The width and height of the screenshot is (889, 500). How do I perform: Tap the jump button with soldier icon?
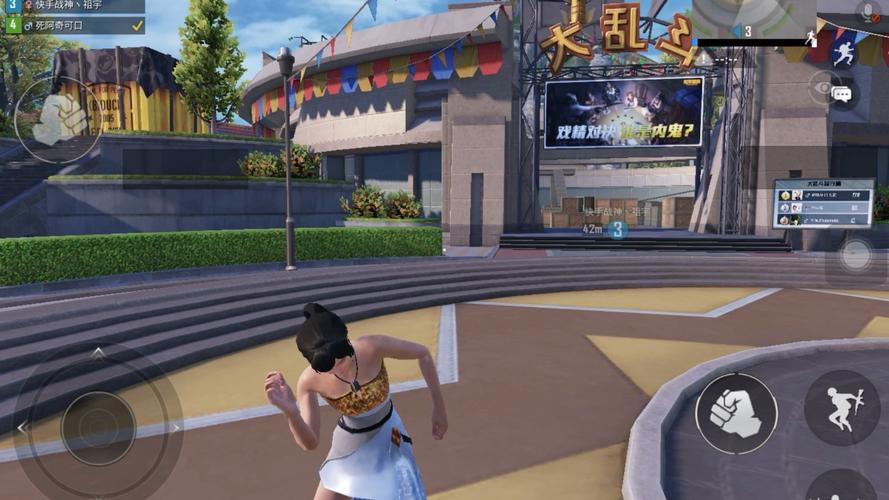(841, 407)
